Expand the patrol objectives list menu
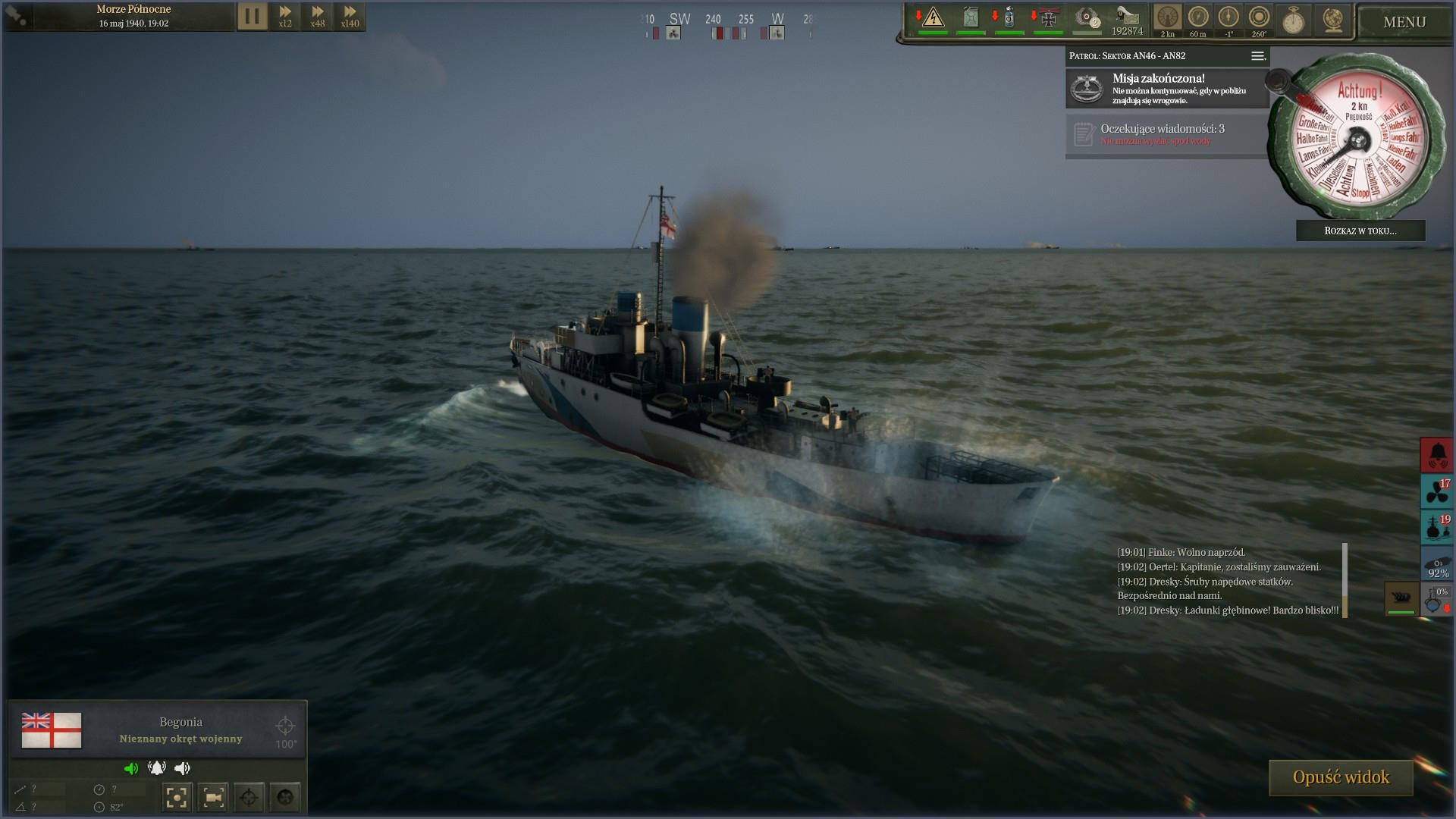1456x819 pixels. 1257,56
